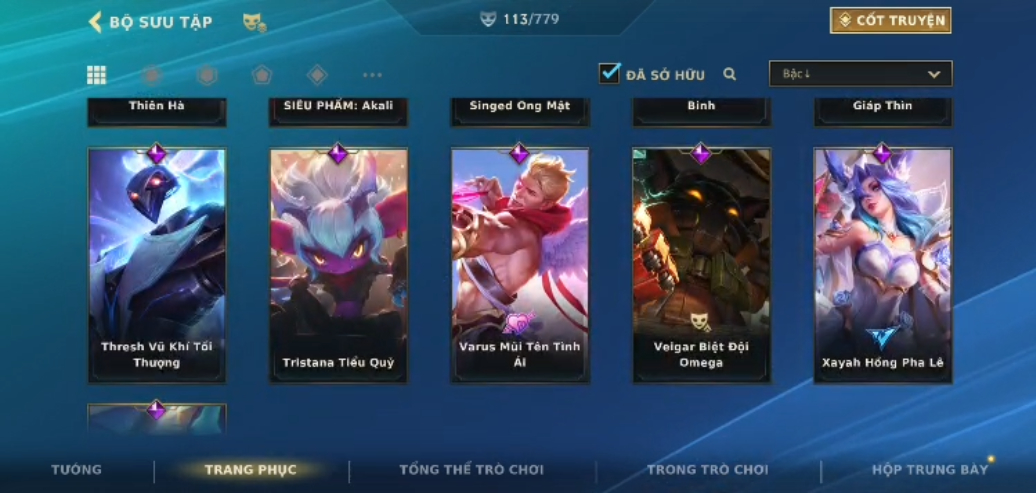Select the Trang Phục tab
1036x493 pixels.
tap(251, 470)
